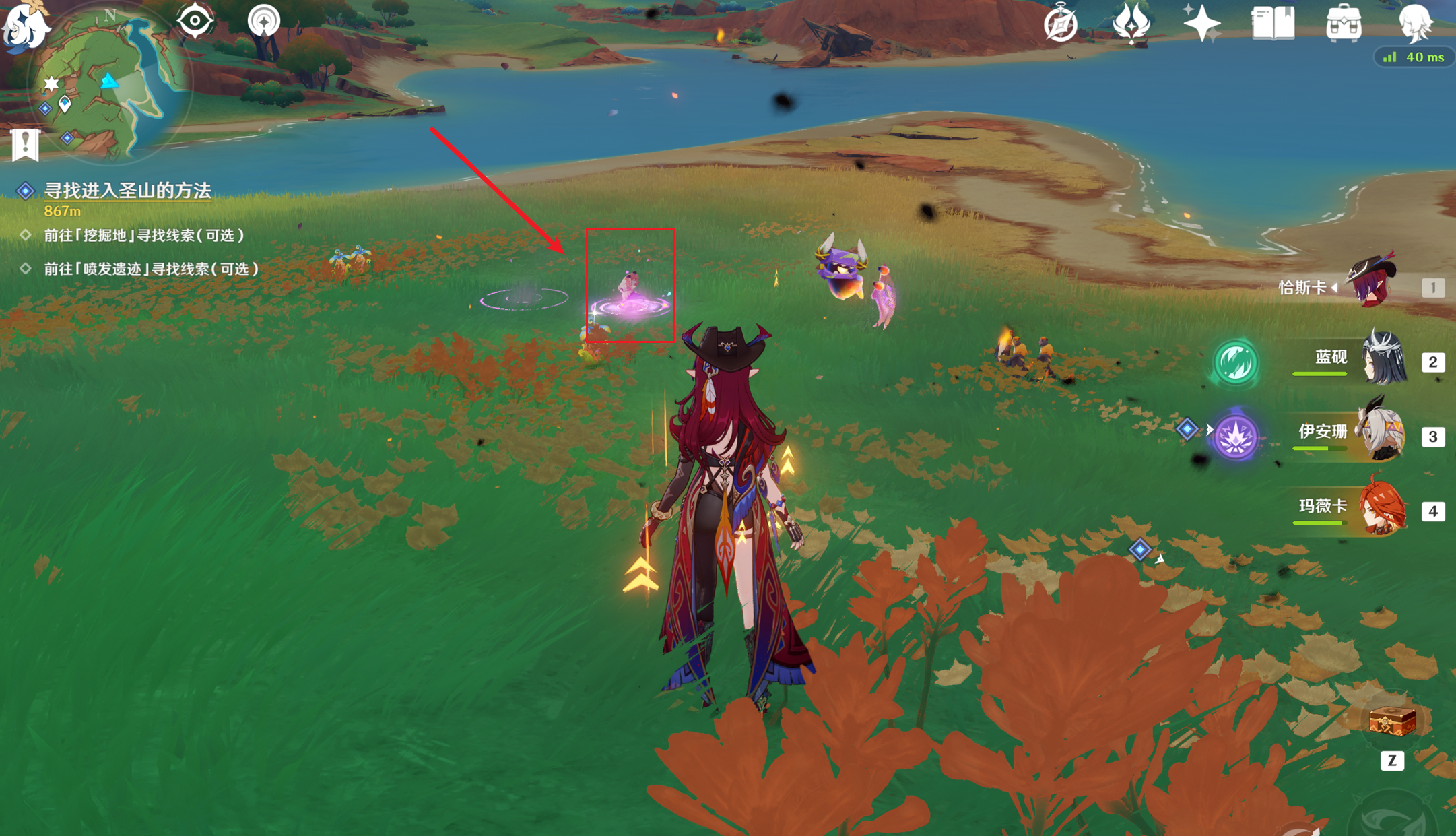The width and height of the screenshot is (1456, 836).
Task: Open the adventurer handbook book icon
Action: (1273, 24)
